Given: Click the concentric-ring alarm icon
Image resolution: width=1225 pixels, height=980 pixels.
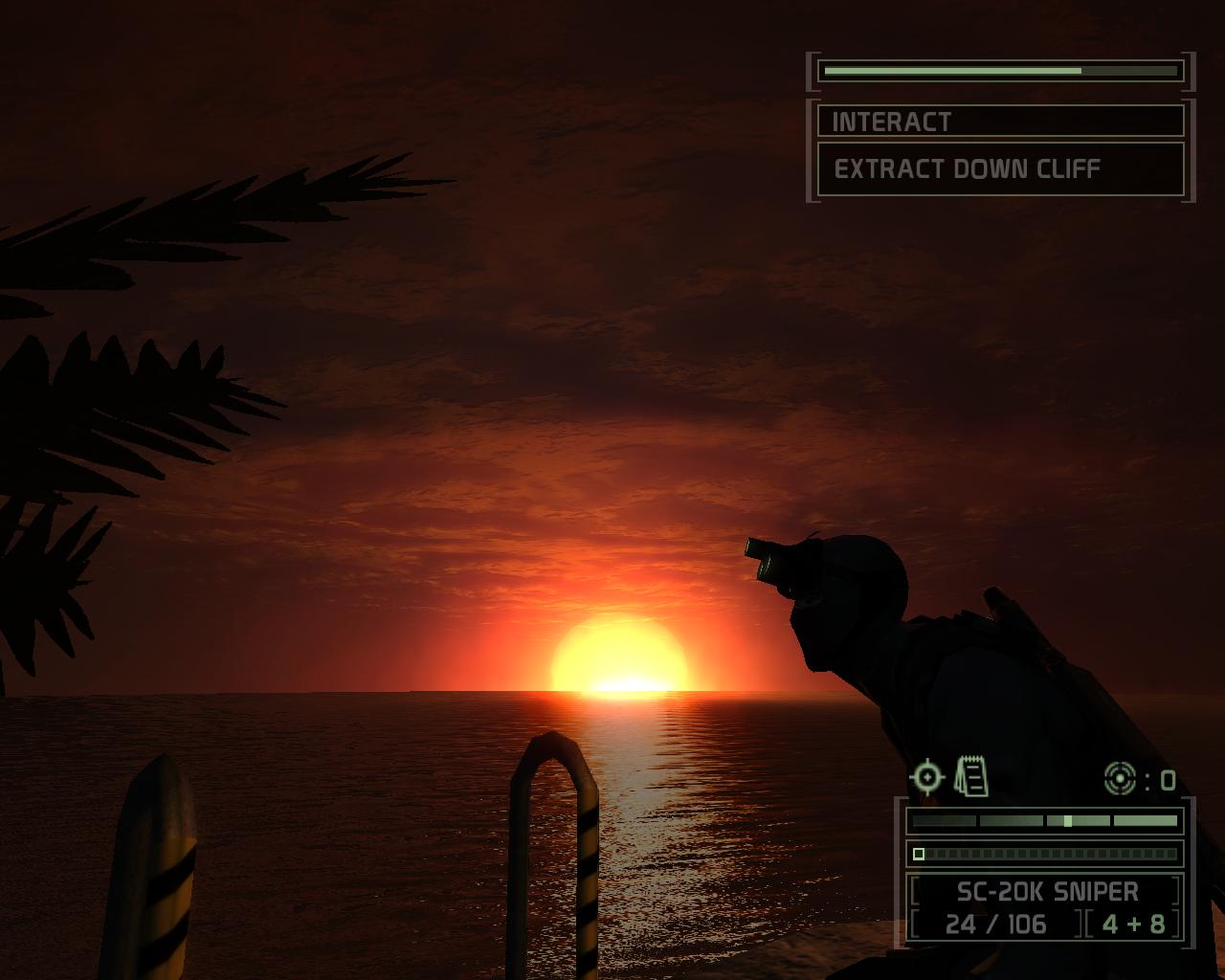Looking at the screenshot, I should [x=1119, y=779].
